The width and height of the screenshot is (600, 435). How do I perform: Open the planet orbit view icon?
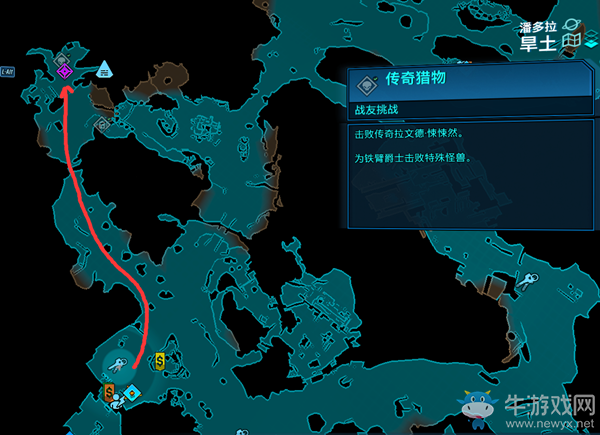pos(571,22)
